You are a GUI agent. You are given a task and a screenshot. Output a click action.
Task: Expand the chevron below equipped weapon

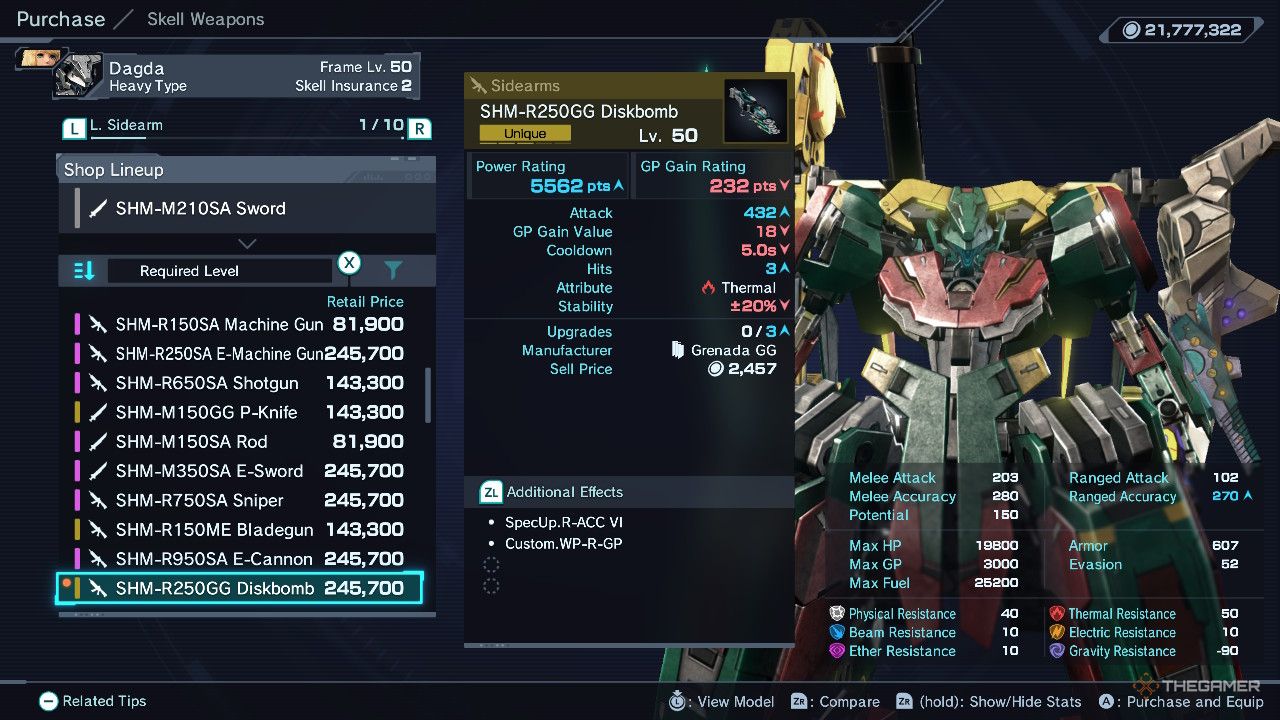pyautogui.click(x=247, y=243)
